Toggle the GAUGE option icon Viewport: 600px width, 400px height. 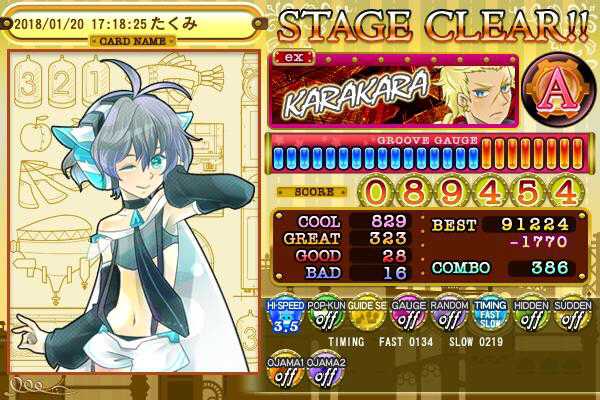pos(406,315)
